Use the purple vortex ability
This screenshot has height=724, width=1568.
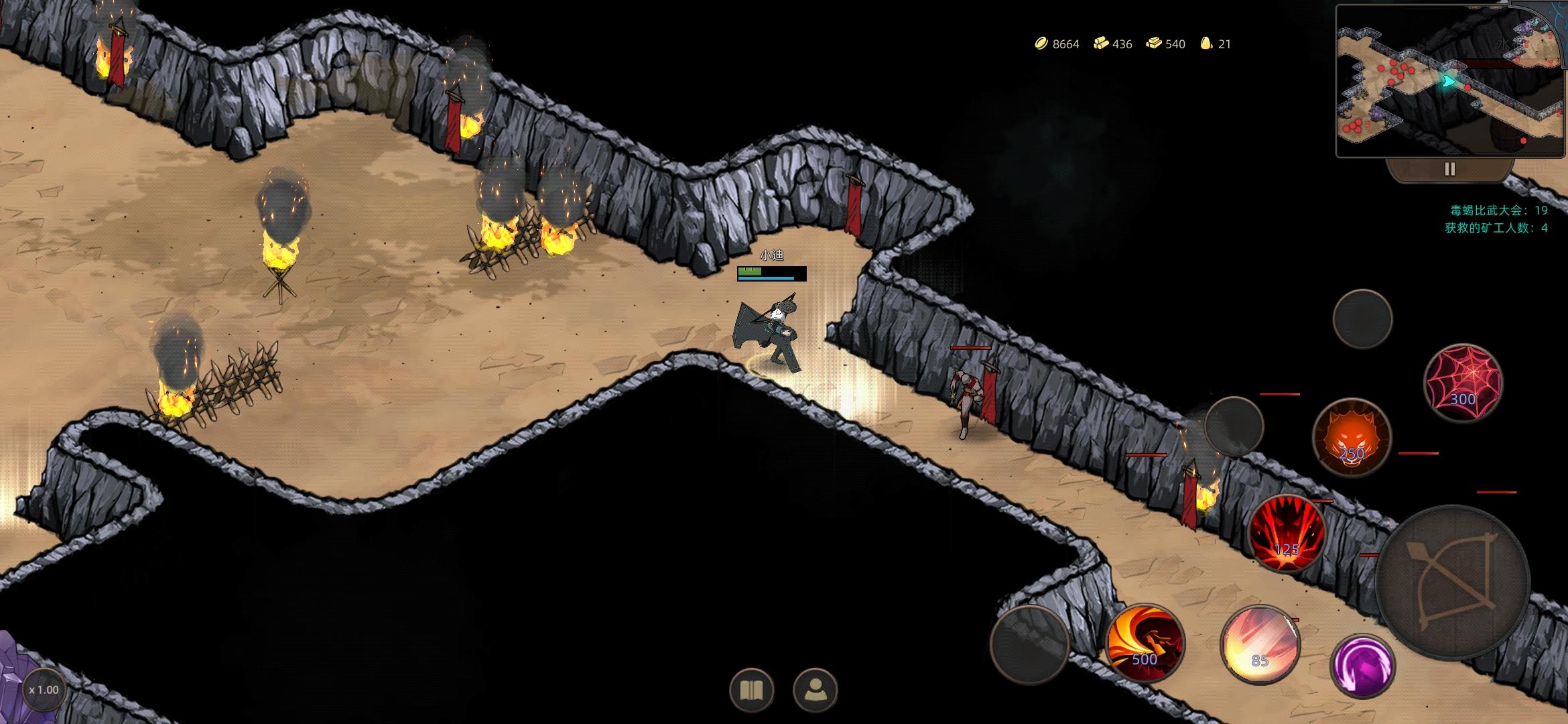click(1362, 666)
